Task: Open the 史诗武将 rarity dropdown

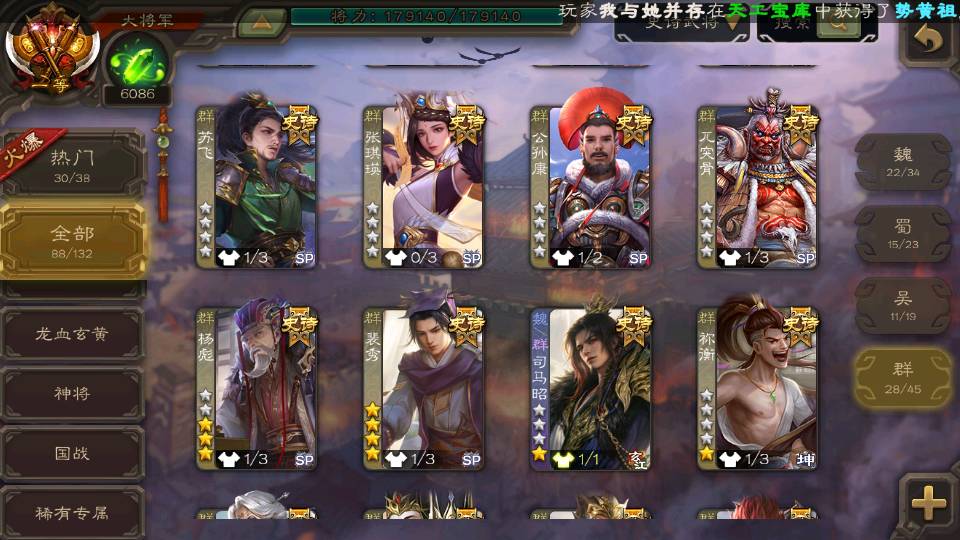Action: click(681, 26)
